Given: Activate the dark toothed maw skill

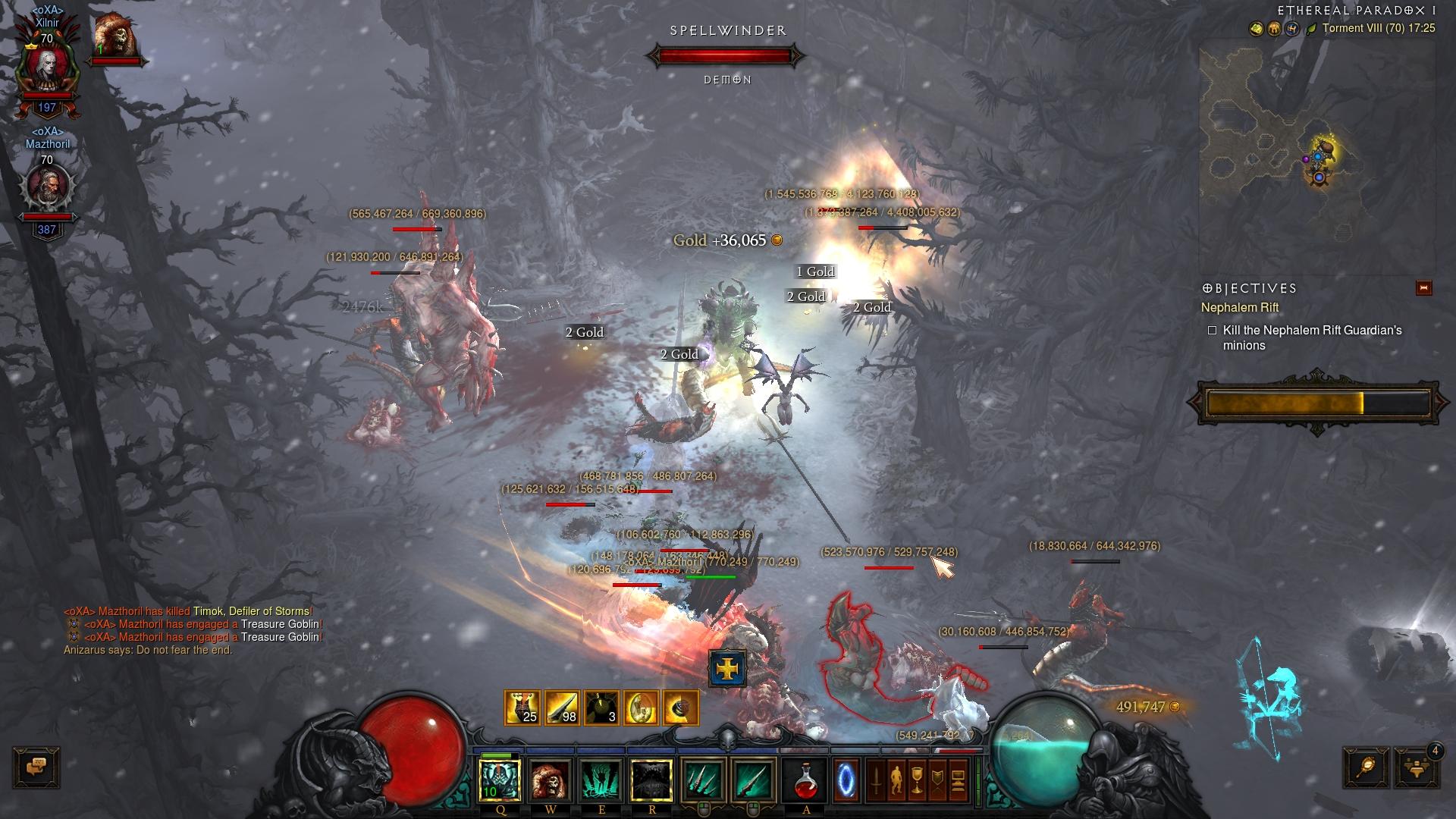Looking at the screenshot, I should [x=652, y=780].
